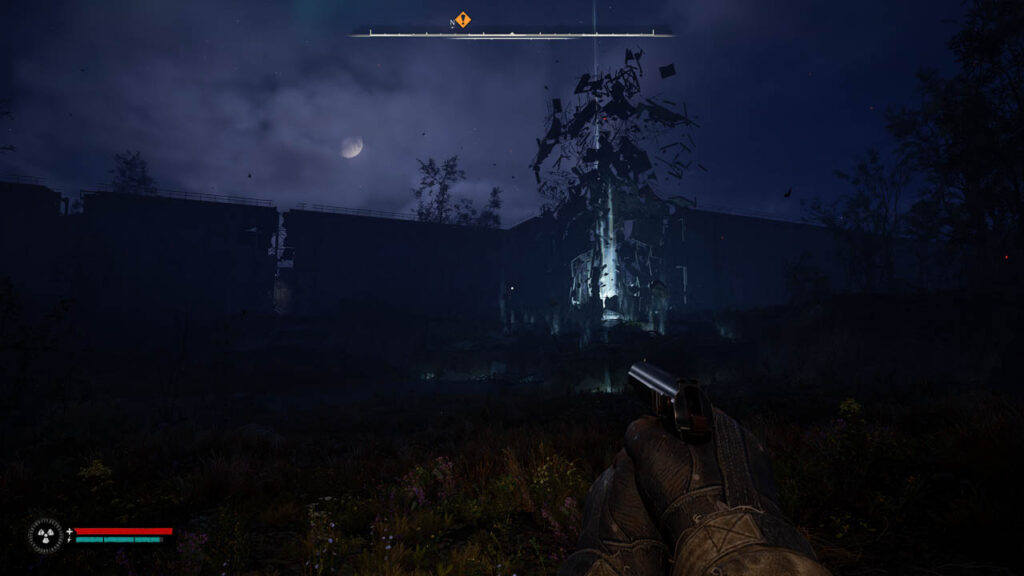
Task: Click the orange quest marker on the compass
Action: pos(463,19)
